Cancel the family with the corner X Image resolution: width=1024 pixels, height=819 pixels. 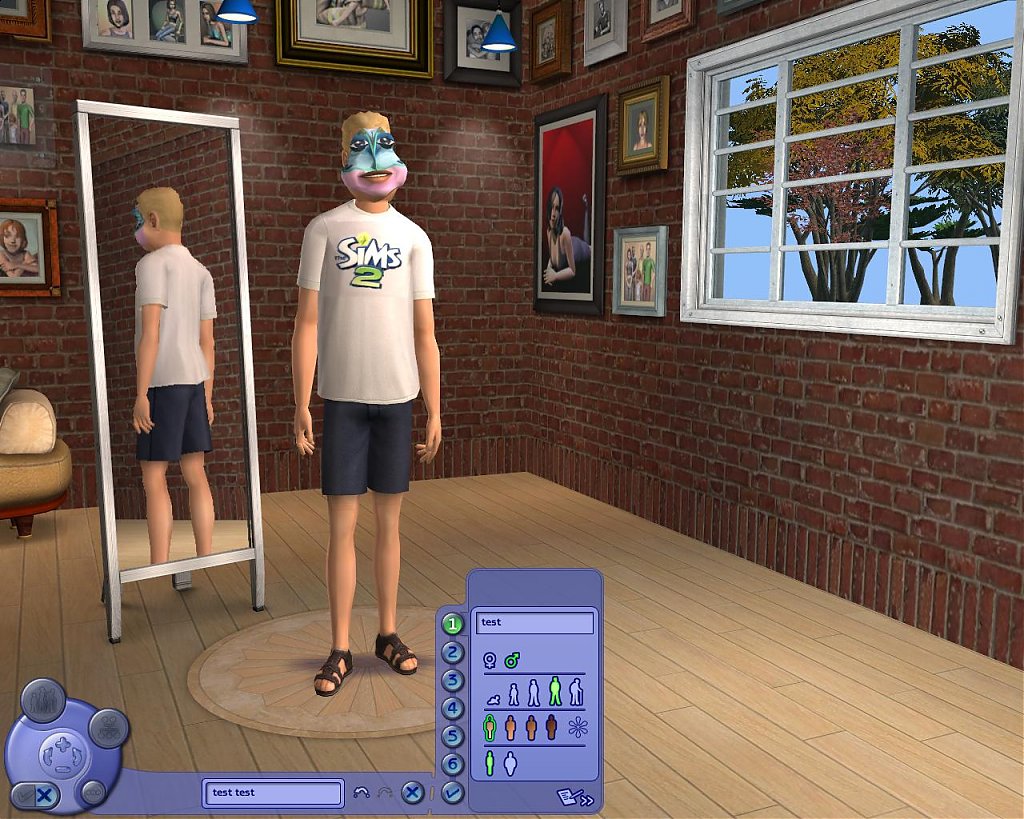[x=45, y=796]
